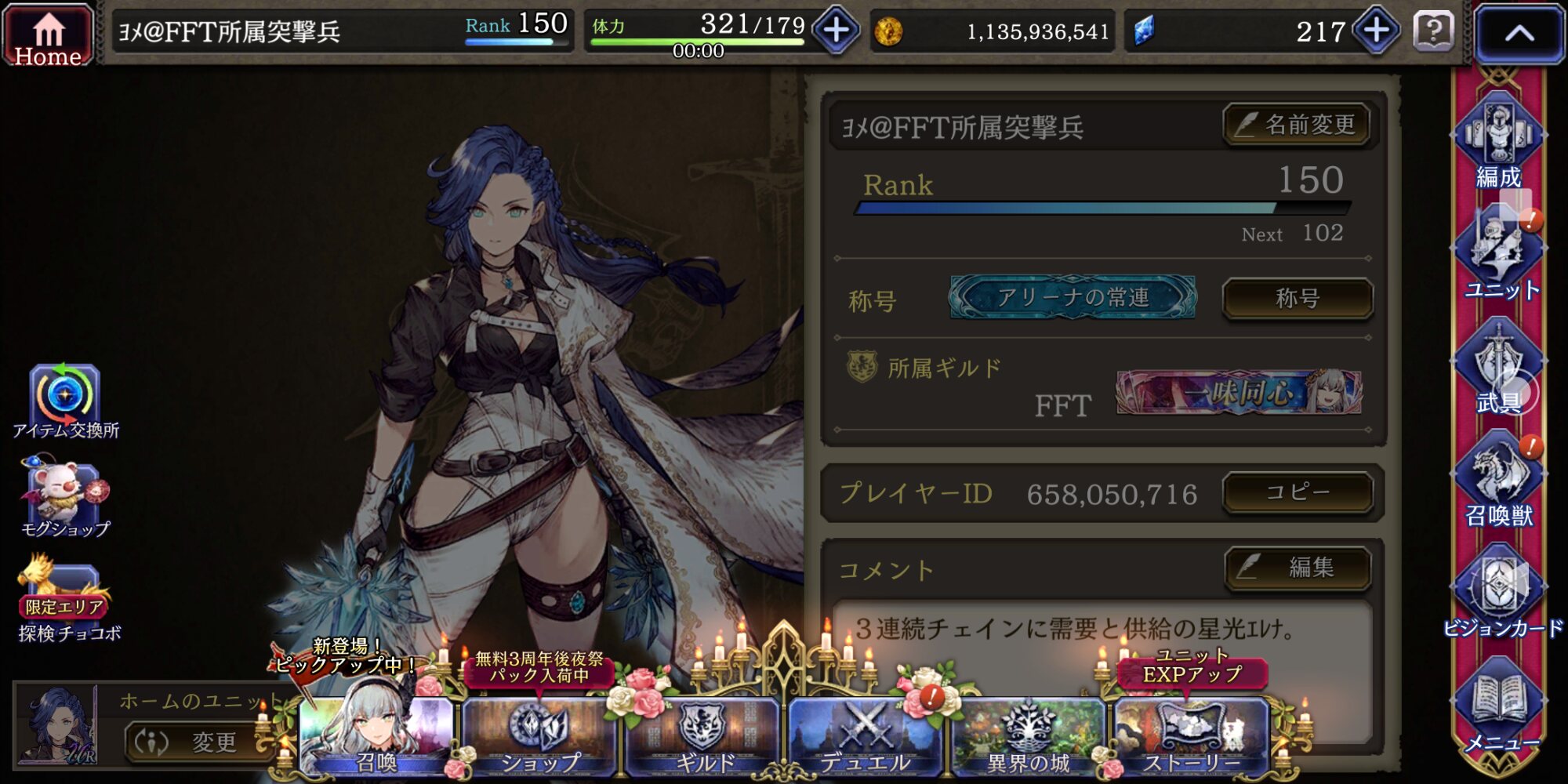Enter the ギルド guild menu
Screen dimensions: 1568x784
[x=703, y=737]
